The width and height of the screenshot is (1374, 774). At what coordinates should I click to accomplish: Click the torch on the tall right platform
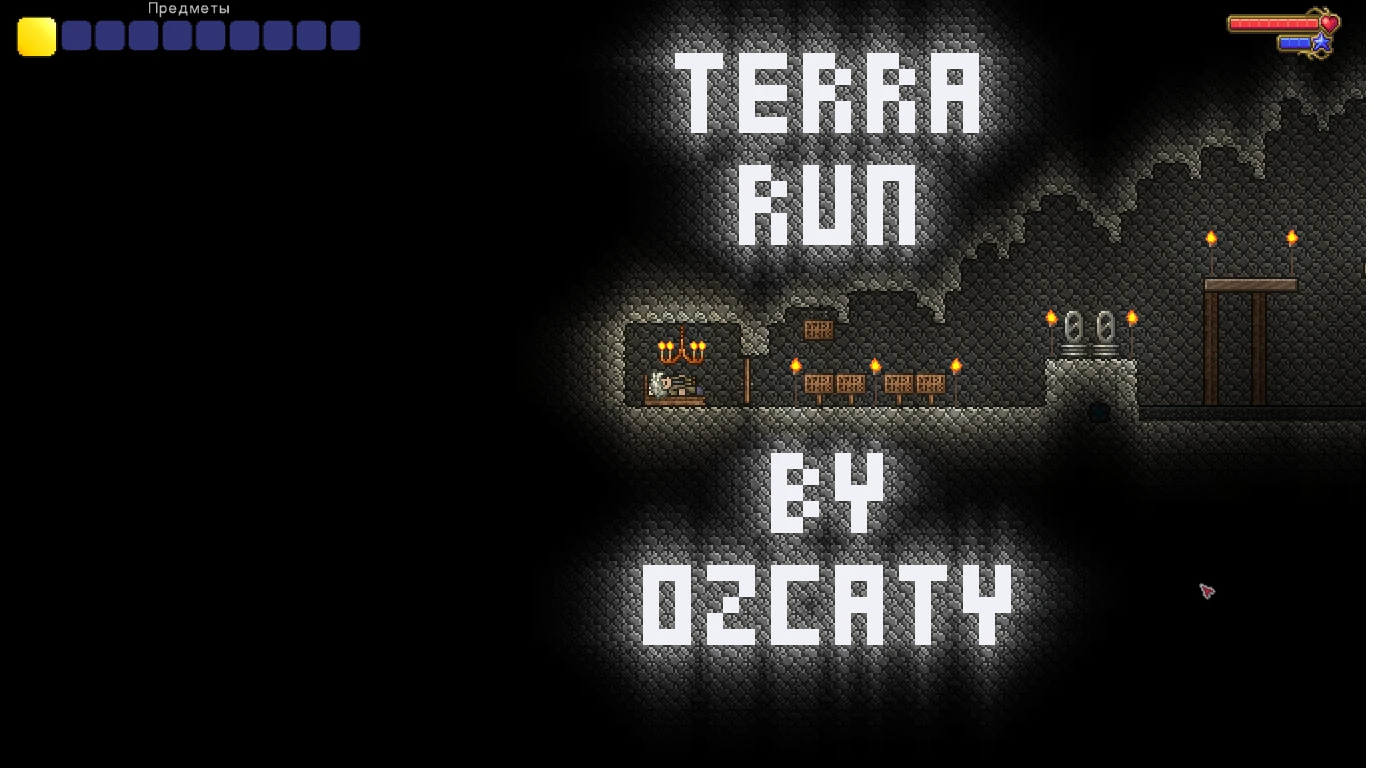(x=1213, y=240)
